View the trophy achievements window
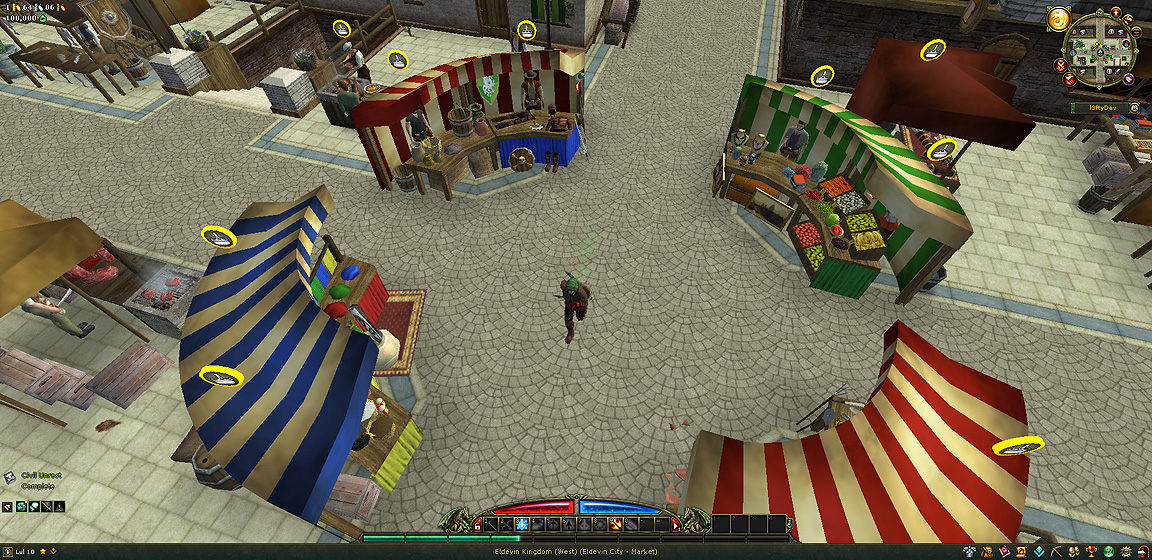This screenshot has width=1152, height=560. pyautogui.click(x=1091, y=552)
